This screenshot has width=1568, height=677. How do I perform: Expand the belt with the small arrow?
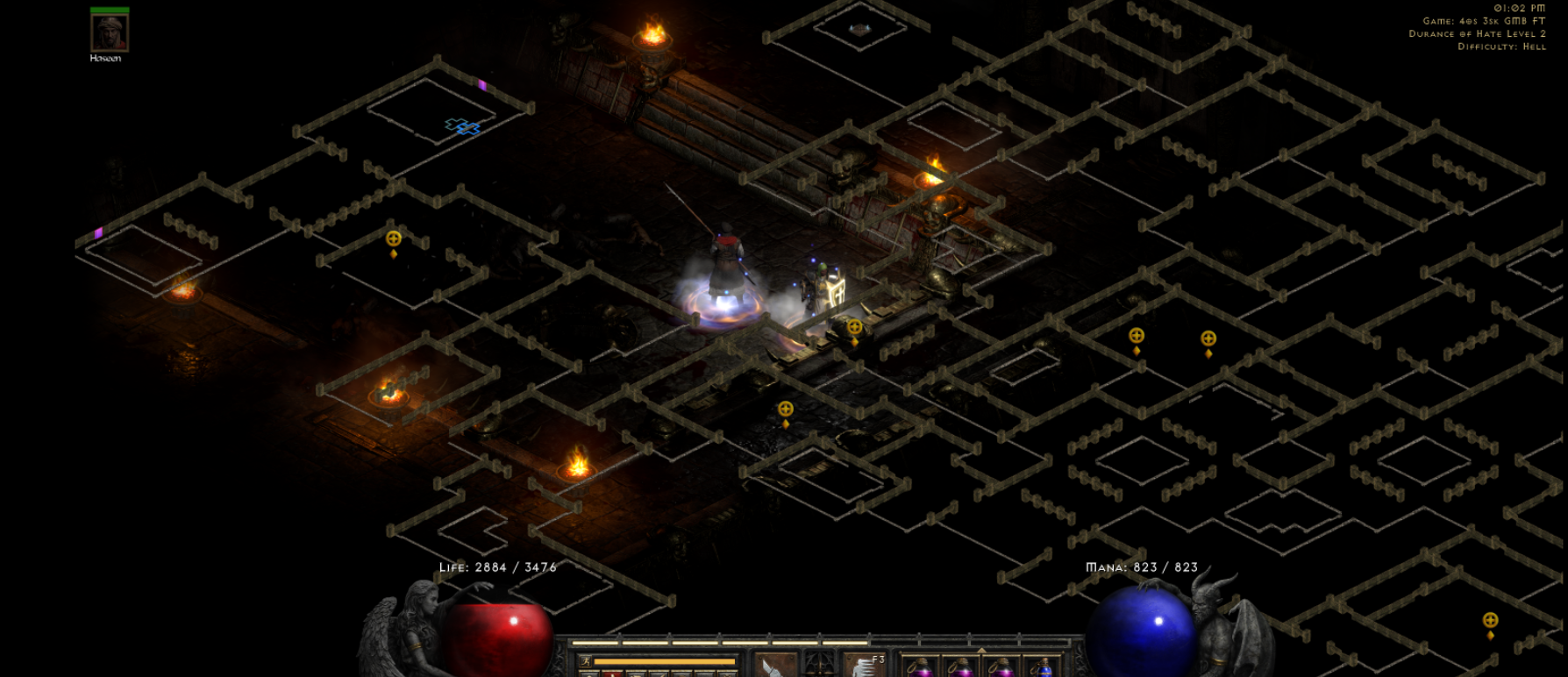point(981,651)
